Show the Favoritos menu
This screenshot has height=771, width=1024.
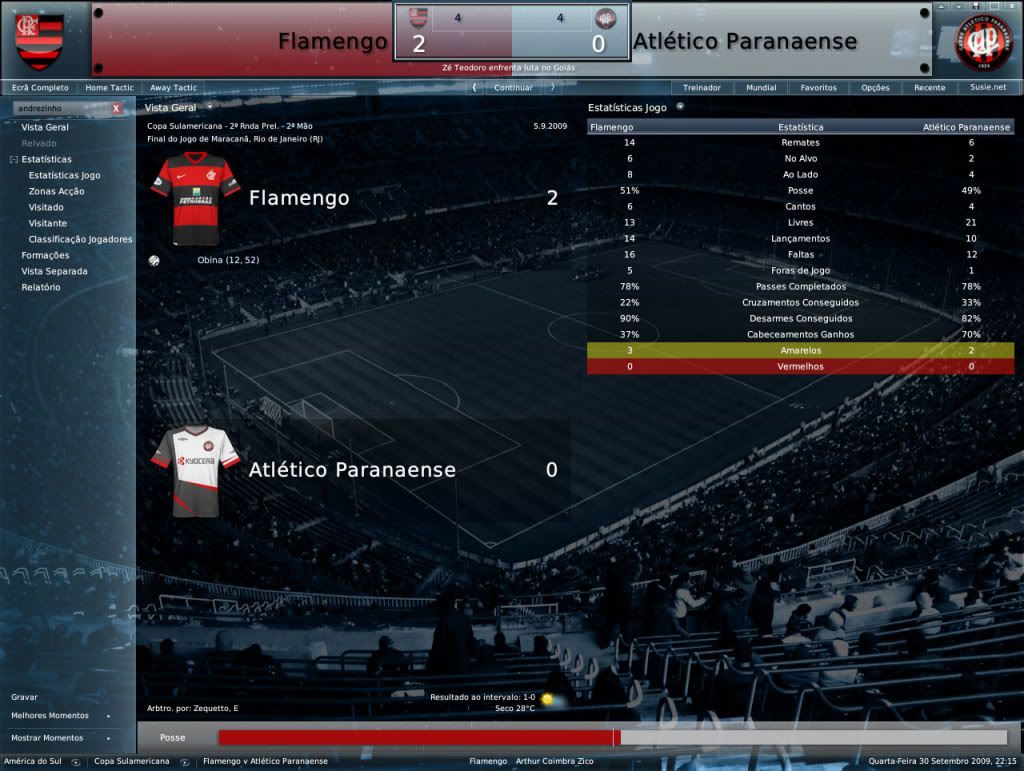click(818, 88)
